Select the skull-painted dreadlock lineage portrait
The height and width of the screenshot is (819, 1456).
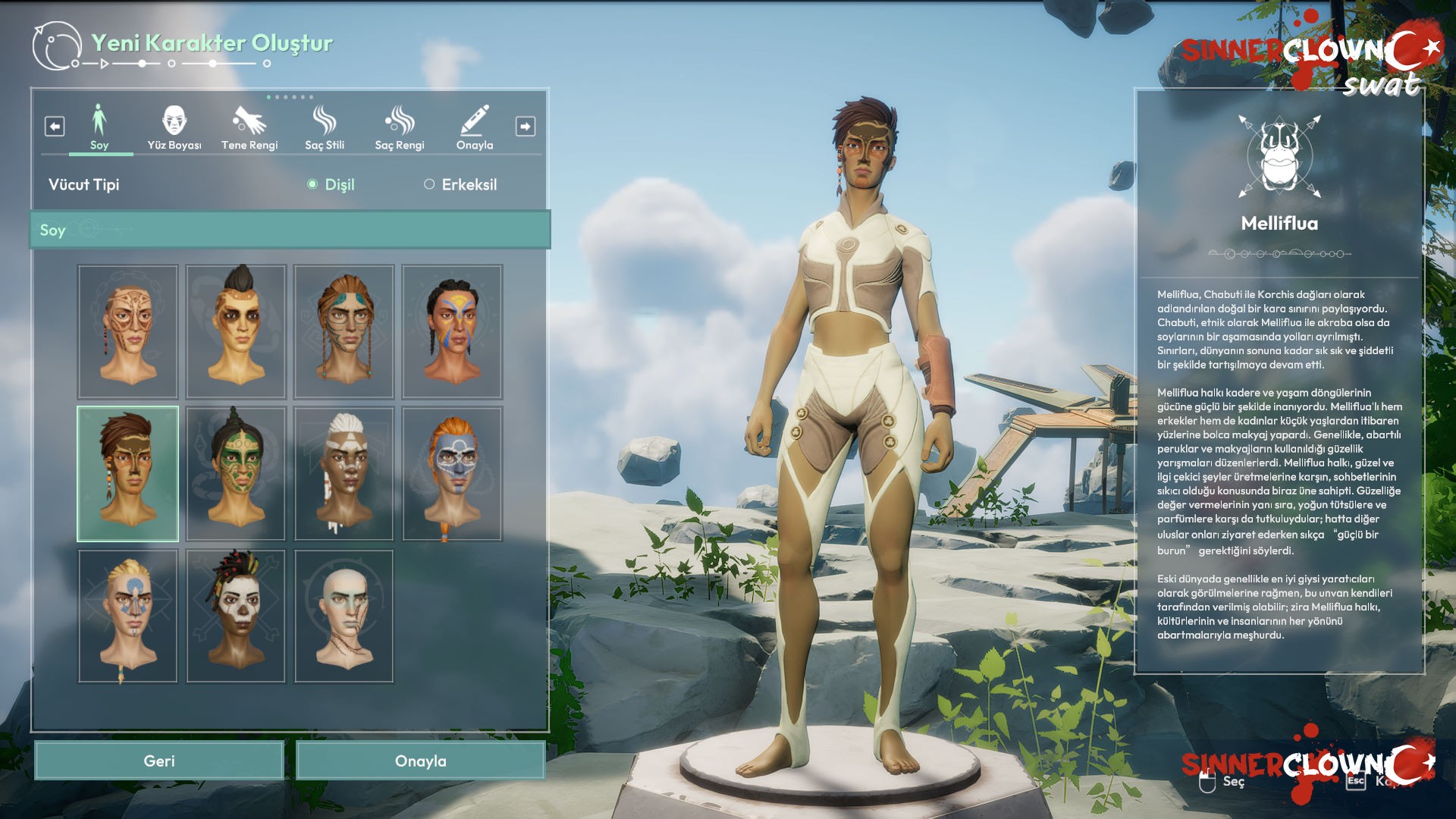(x=236, y=616)
